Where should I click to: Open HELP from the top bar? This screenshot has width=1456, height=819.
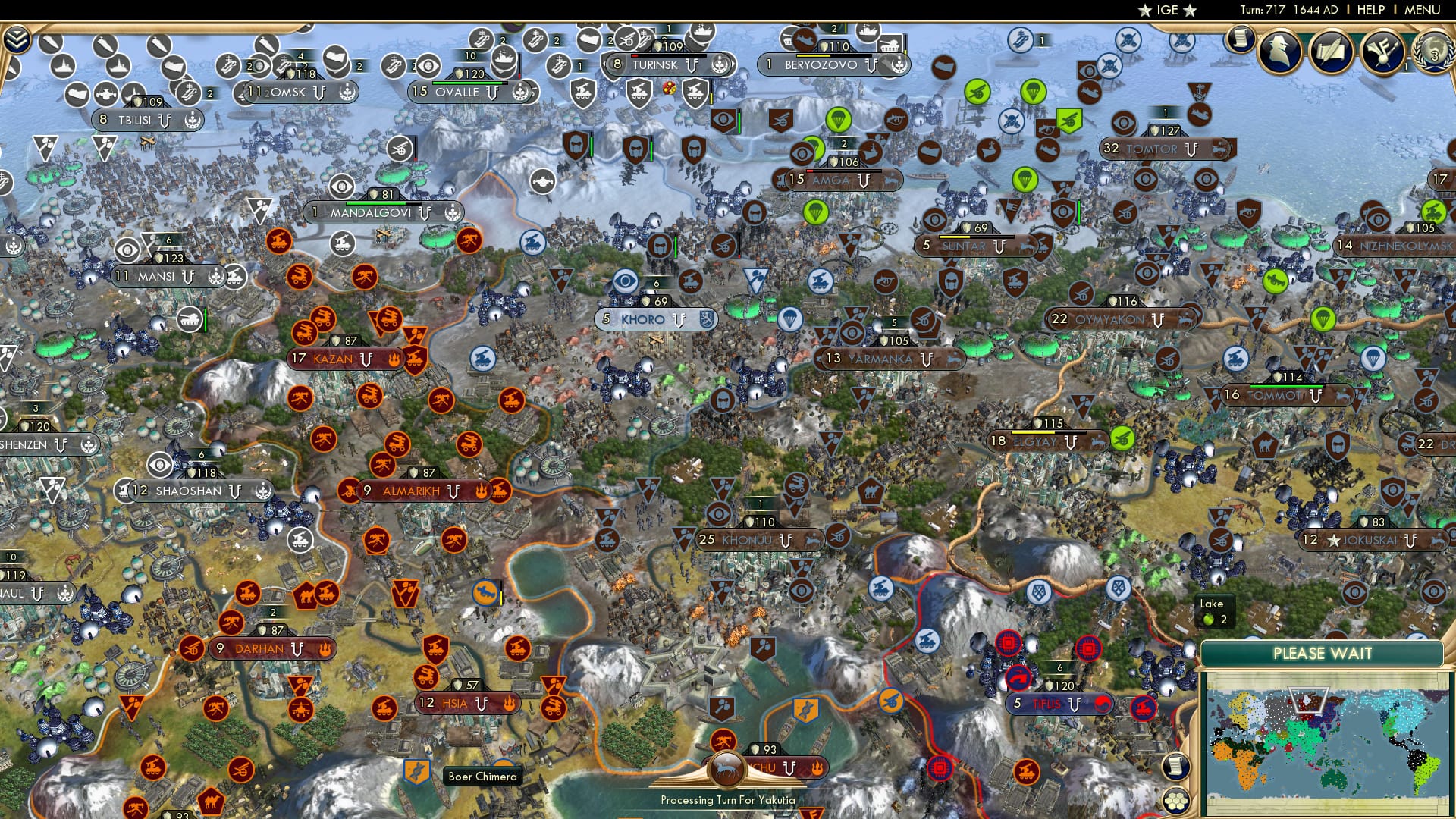tap(1370, 11)
